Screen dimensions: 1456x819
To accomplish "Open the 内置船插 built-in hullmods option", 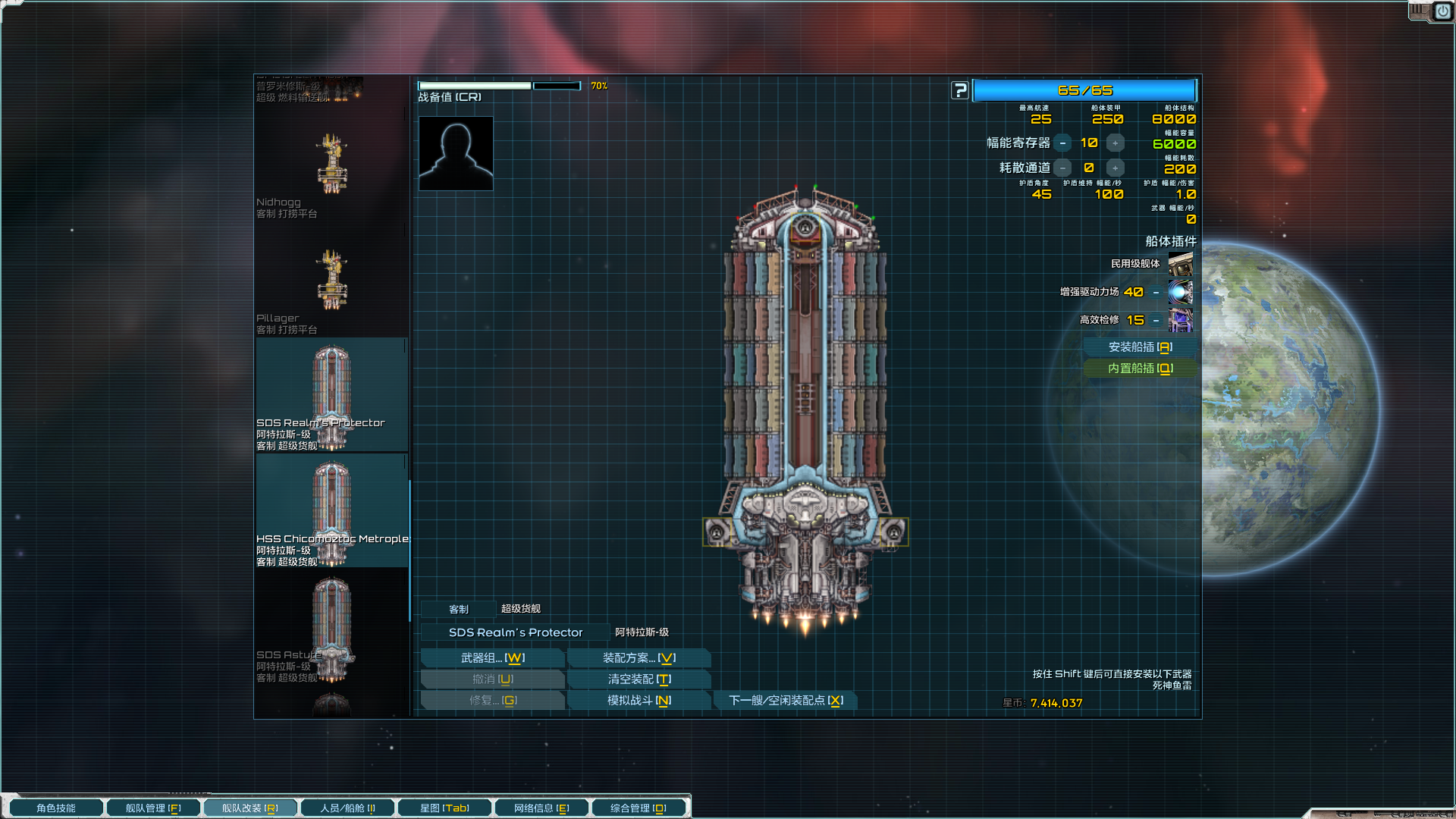I will click(1140, 369).
